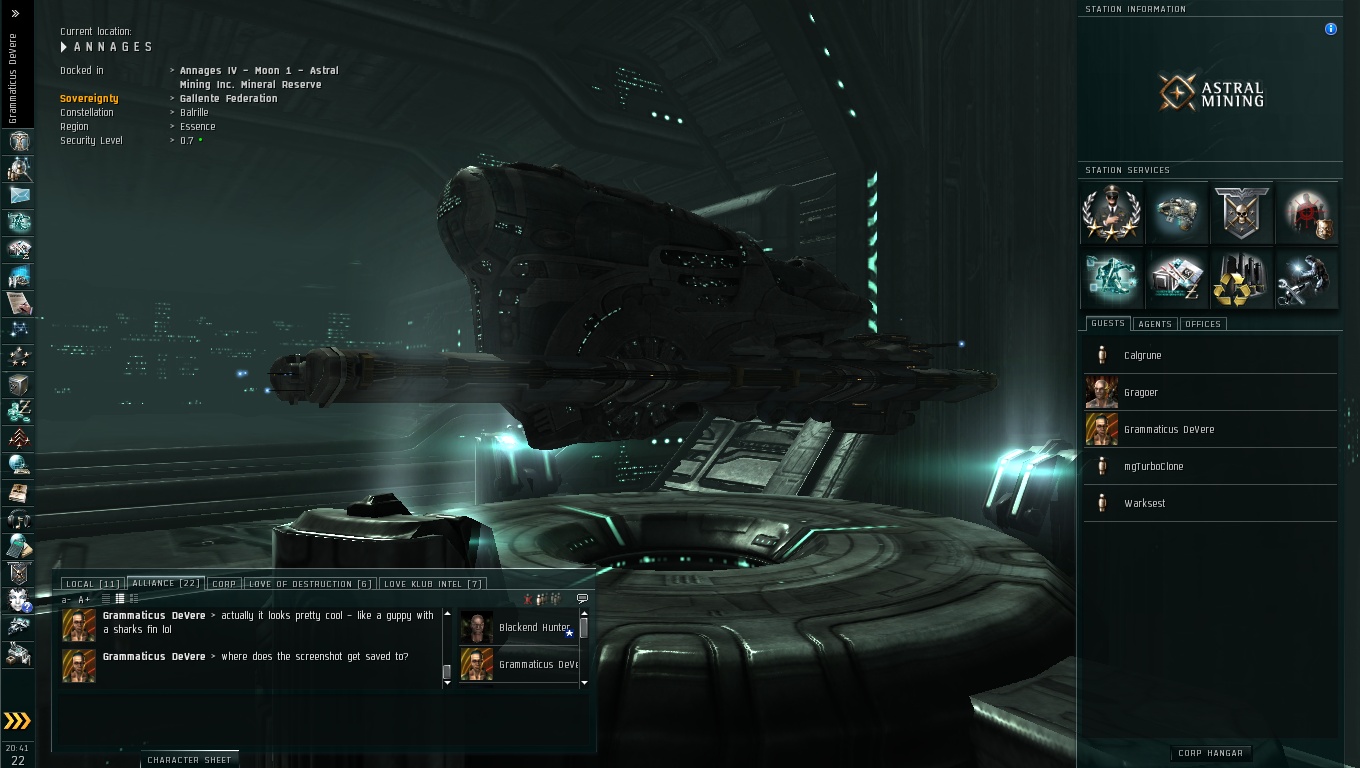The width and height of the screenshot is (1360, 768).
Task: Open the Reprocessing Plant recycle icon
Action: coord(1242,278)
